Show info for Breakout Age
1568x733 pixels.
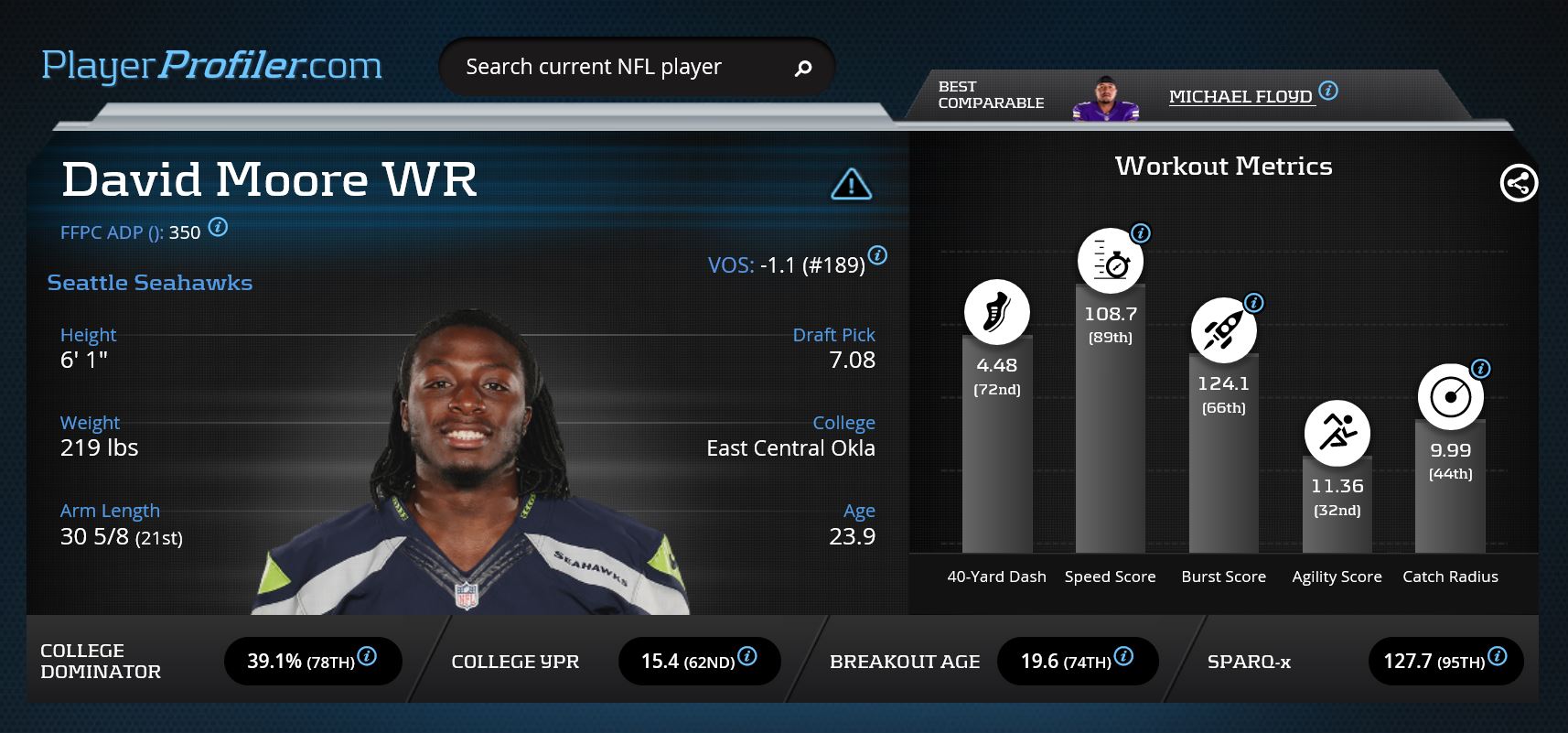point(1123,656)
